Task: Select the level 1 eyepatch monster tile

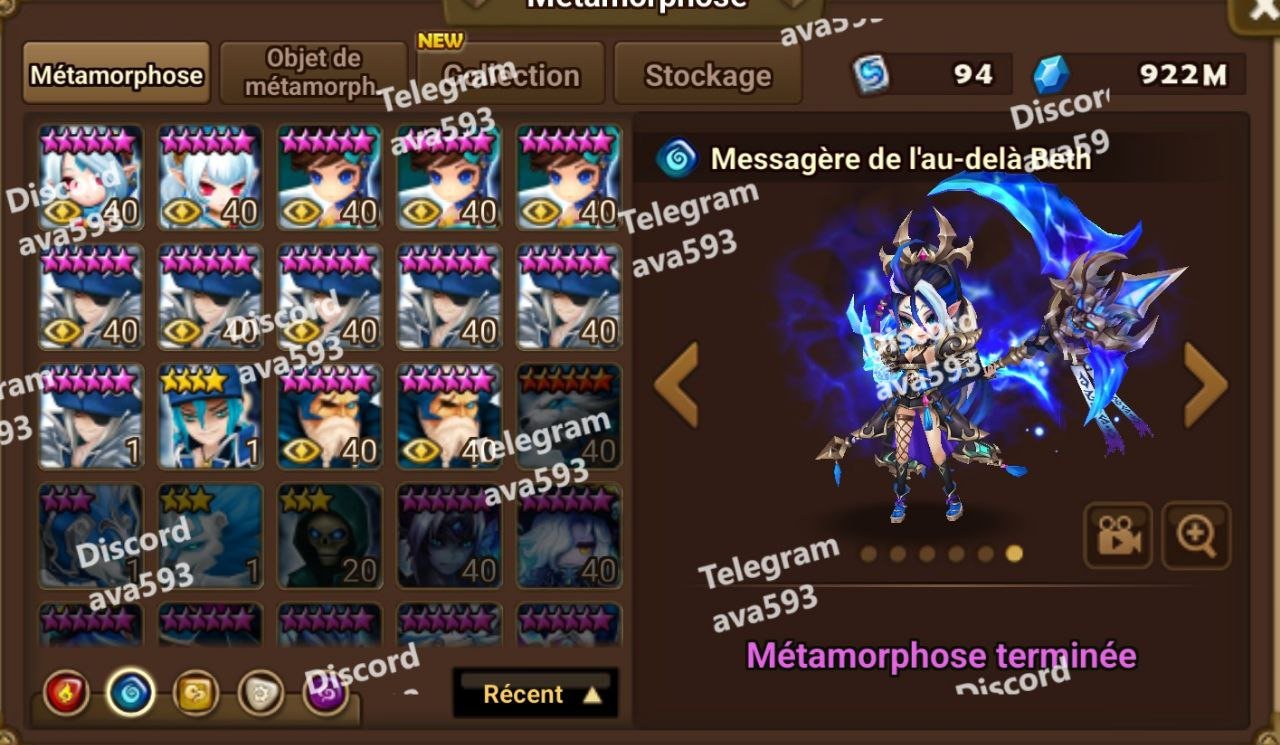Action: 91,416
